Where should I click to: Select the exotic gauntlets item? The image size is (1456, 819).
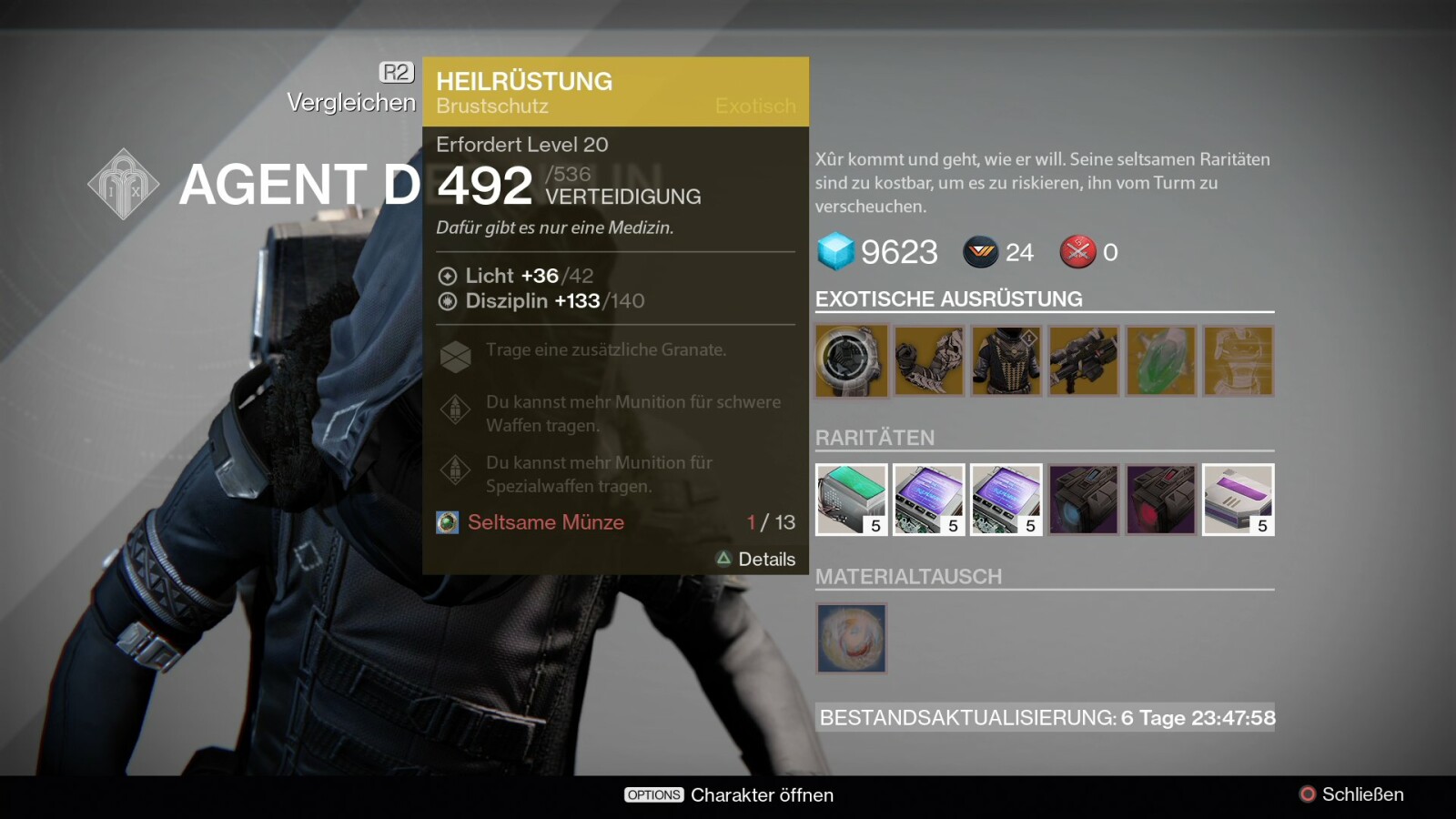(x=928, y=361)
